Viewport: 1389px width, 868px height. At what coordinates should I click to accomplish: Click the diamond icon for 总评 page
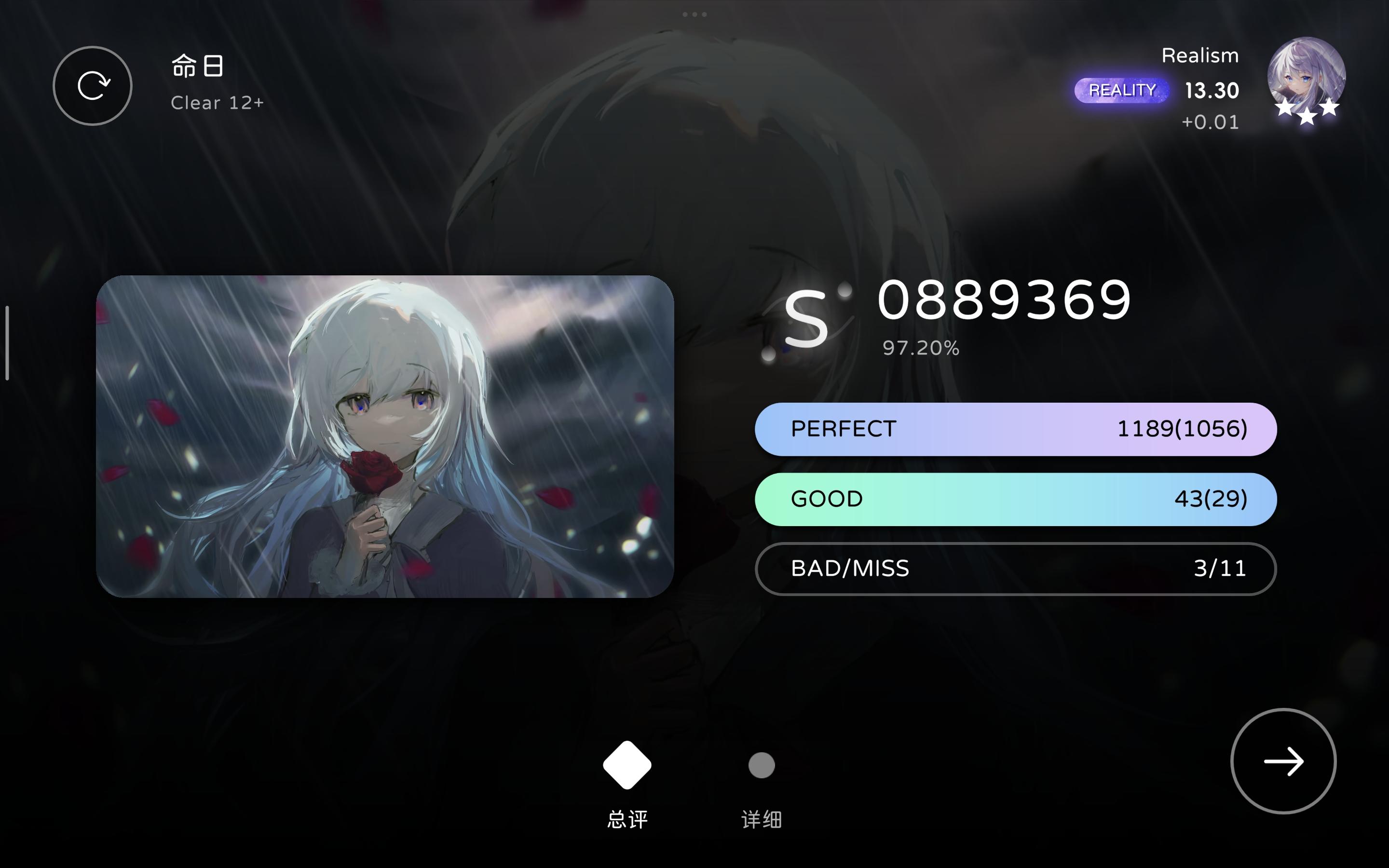[x=626, y=764]
